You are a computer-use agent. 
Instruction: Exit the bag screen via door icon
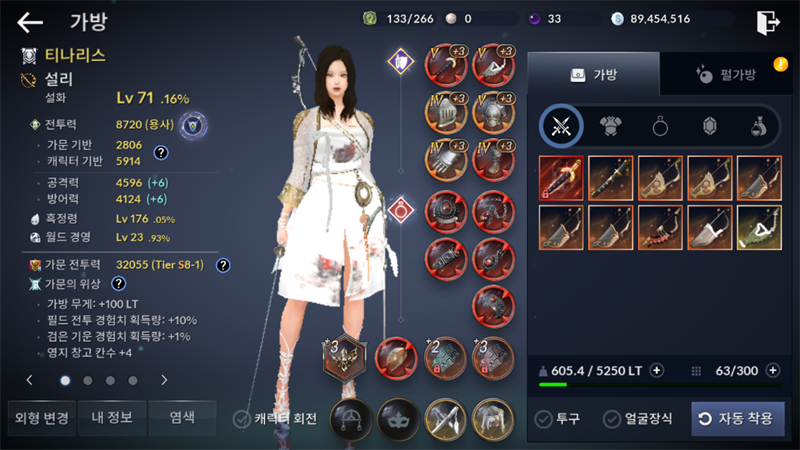coord(768,21)
